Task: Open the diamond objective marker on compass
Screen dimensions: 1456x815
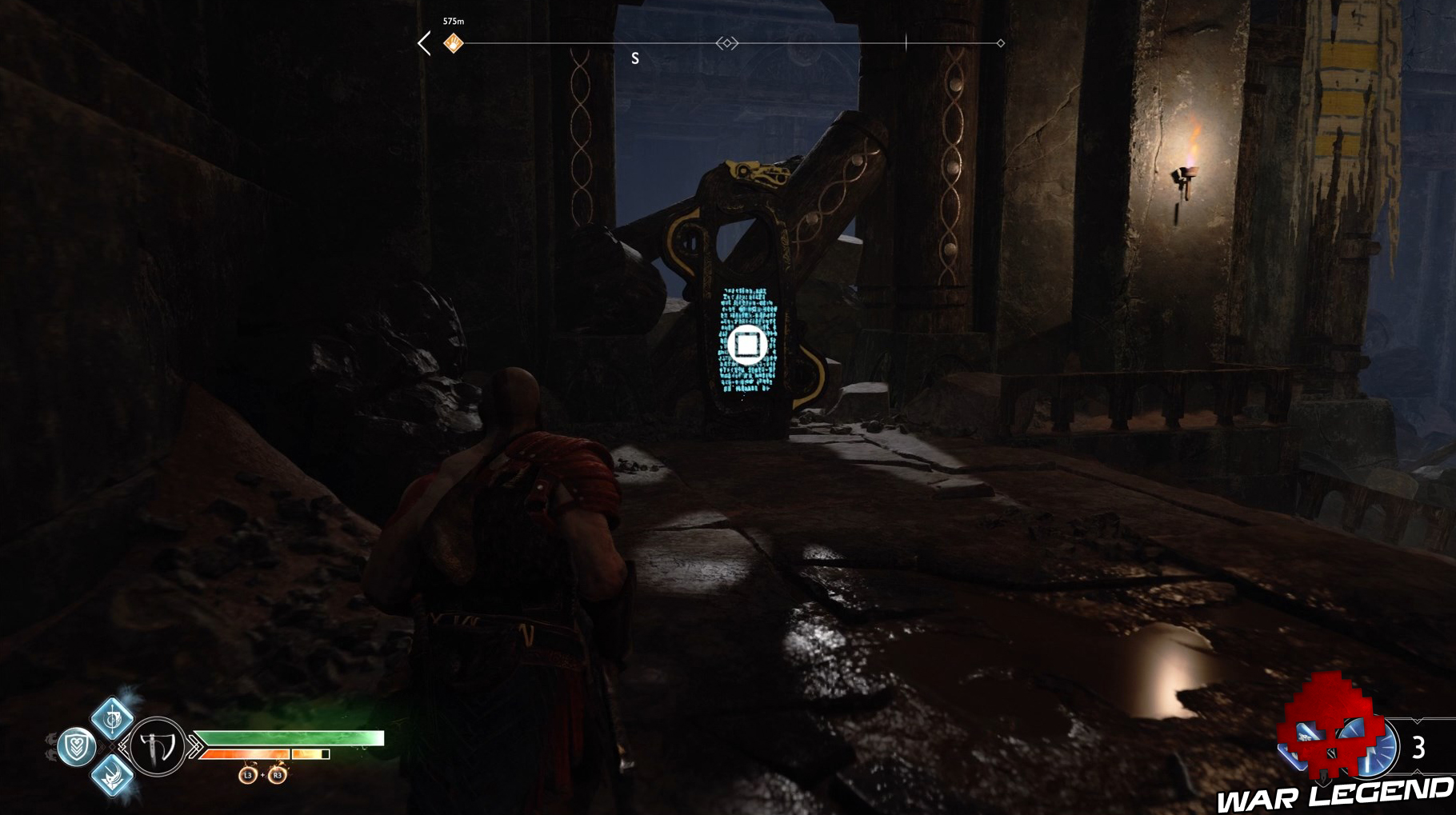Action: click(727, 42)
